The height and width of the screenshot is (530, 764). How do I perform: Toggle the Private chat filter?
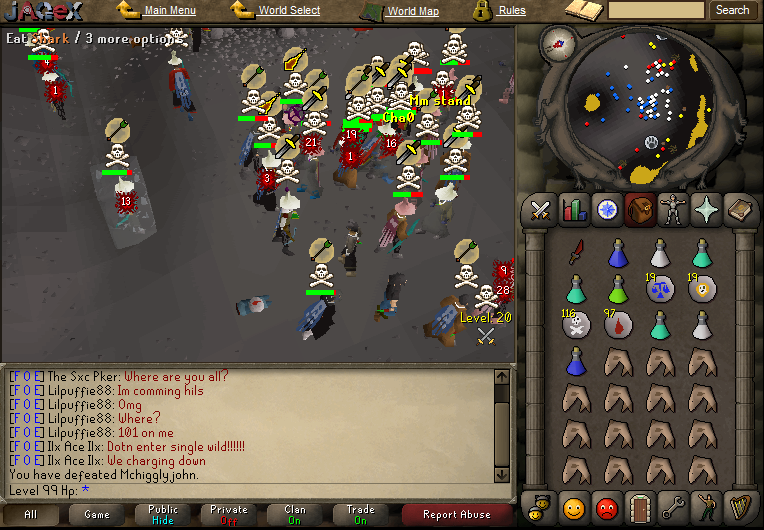click(x=229, y=514)
